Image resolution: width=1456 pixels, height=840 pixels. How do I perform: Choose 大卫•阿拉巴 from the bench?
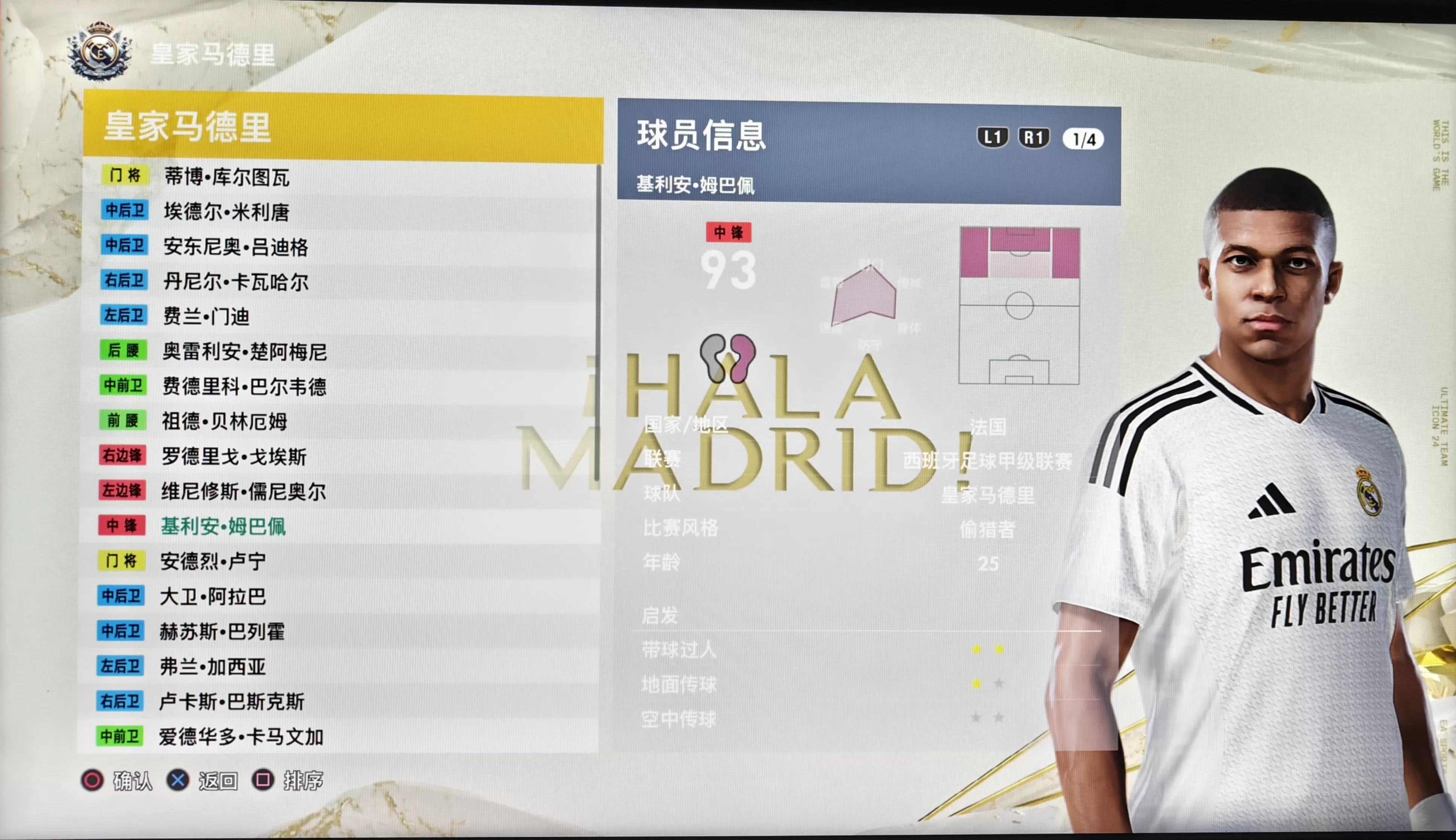pyautogui.click(x=212, y=597)
